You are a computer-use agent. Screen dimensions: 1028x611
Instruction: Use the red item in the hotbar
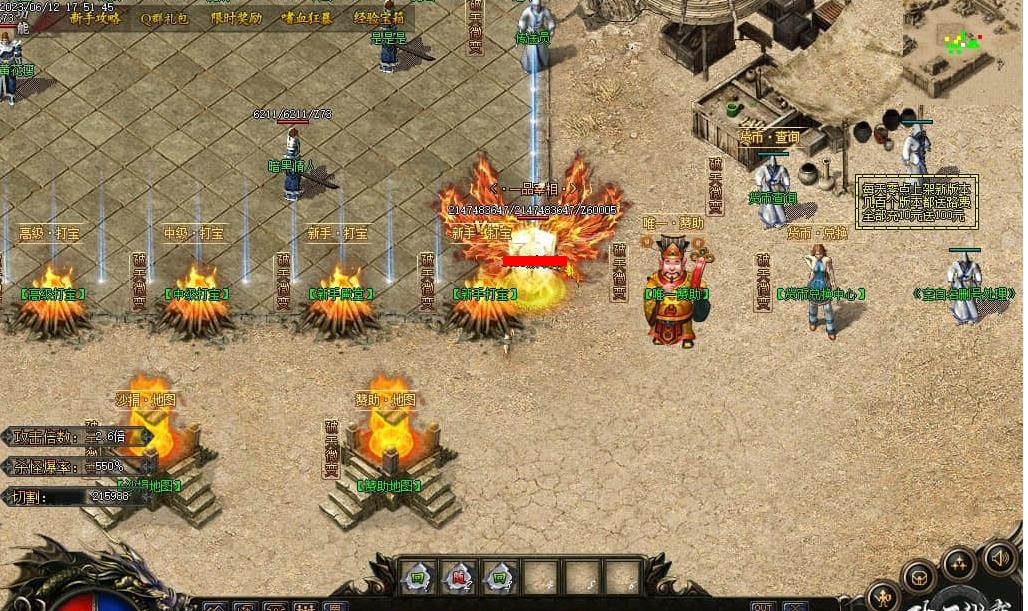coord(458,576)
